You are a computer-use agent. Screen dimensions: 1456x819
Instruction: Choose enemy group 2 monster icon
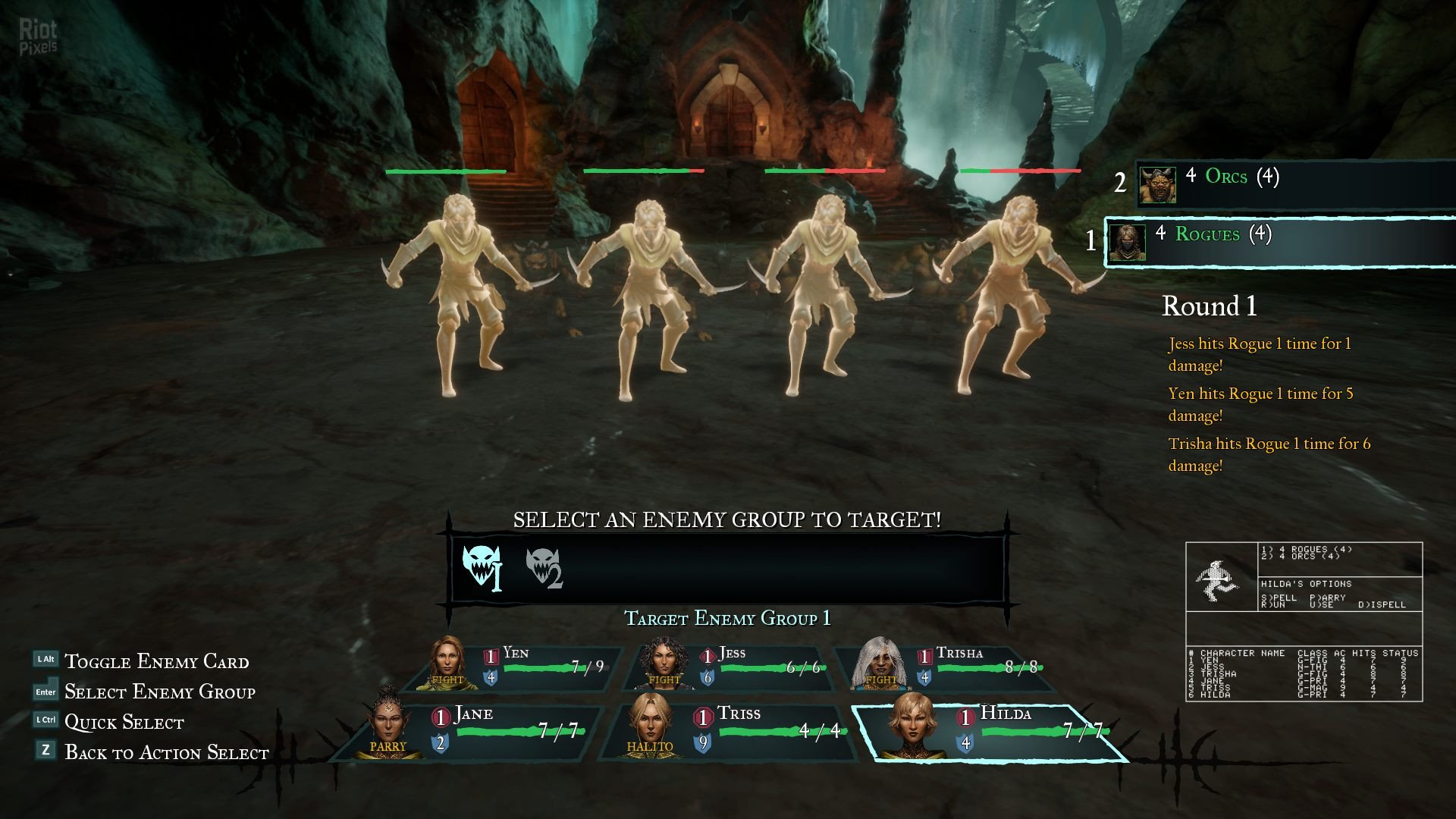click(543, 568)
